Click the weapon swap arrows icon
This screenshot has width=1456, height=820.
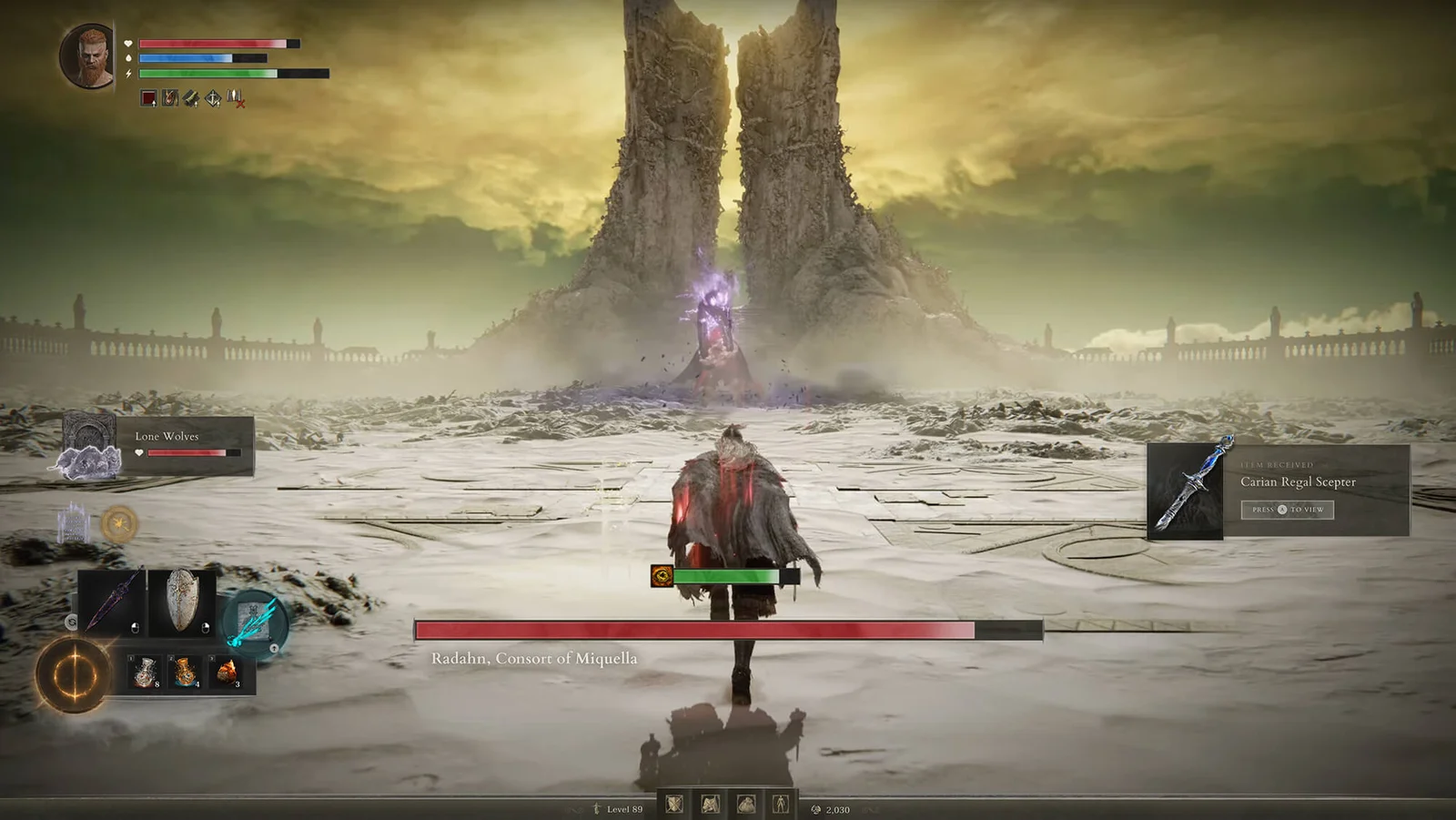pyautogui.click(x=72, y=622)
